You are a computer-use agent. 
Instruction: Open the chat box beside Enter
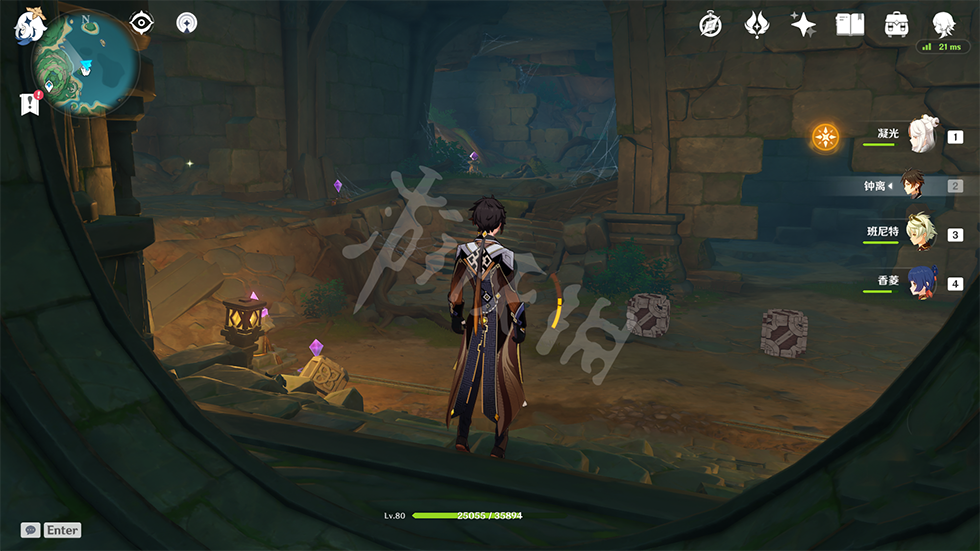31,530
